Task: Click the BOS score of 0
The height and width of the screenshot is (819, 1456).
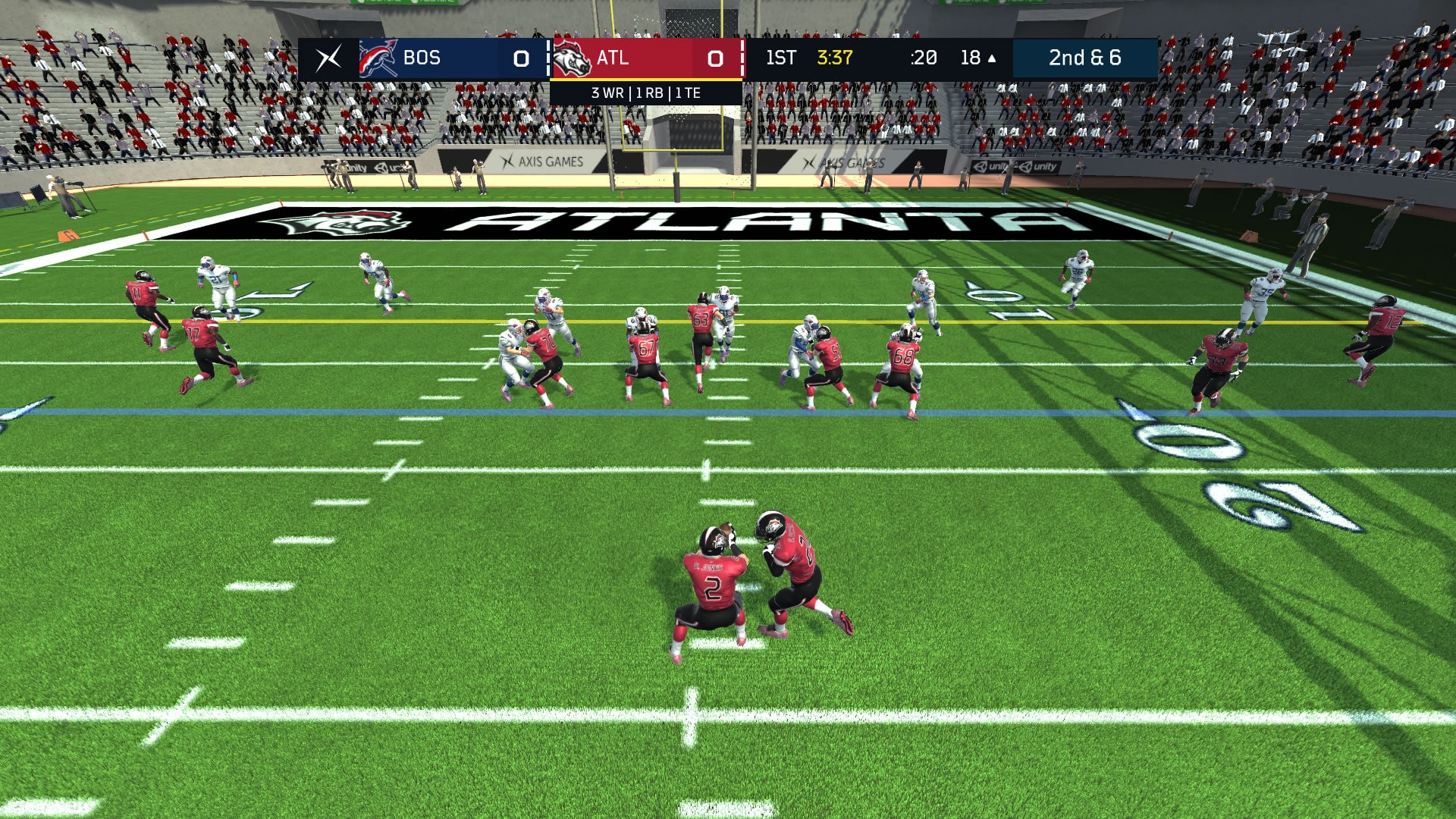Action: click(x=520, y=57)
